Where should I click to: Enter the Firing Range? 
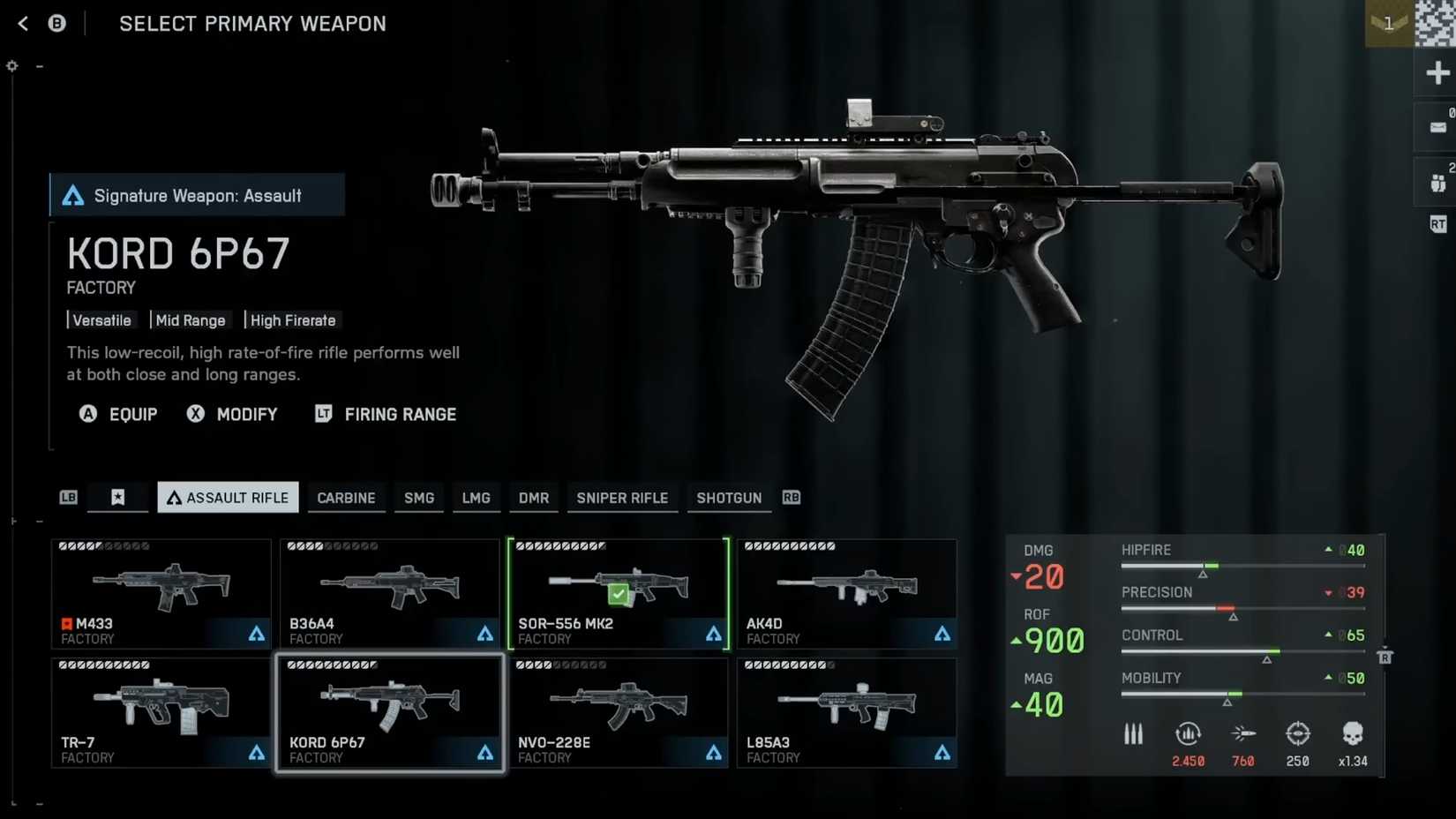[387, 414]
